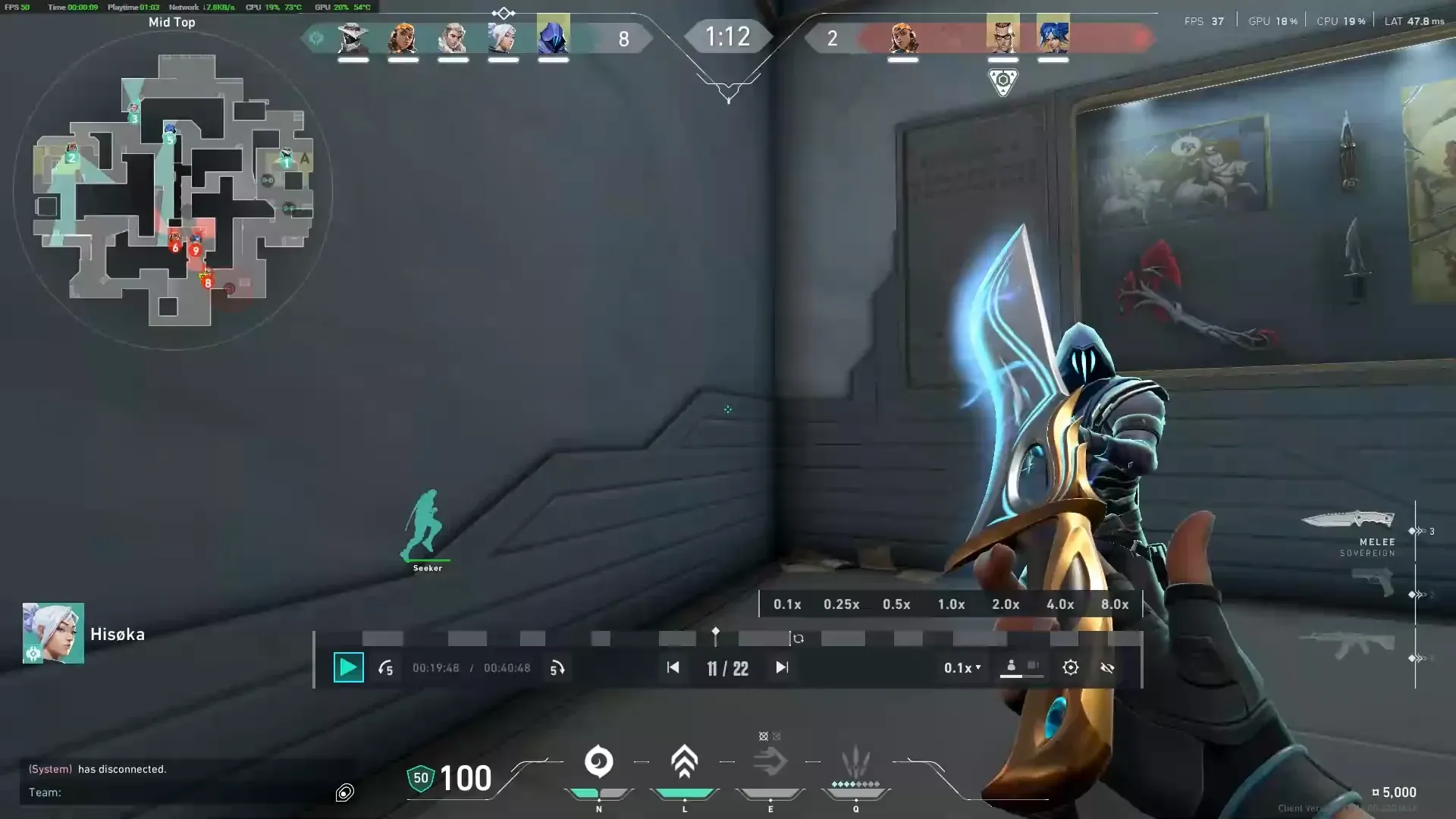Switch to player view with the person toggle
Viewport: 1456px width, 819px height.
[1010, 666]
